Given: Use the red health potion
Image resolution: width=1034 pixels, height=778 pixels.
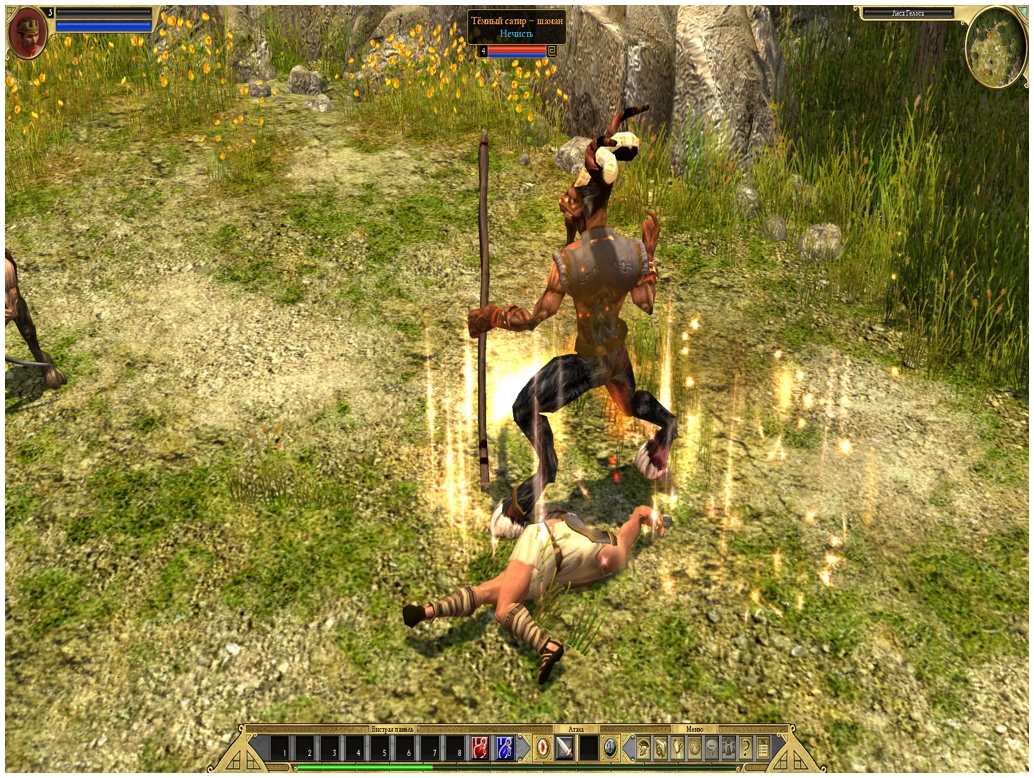Looking at the screenshot, I should (480, 748).
